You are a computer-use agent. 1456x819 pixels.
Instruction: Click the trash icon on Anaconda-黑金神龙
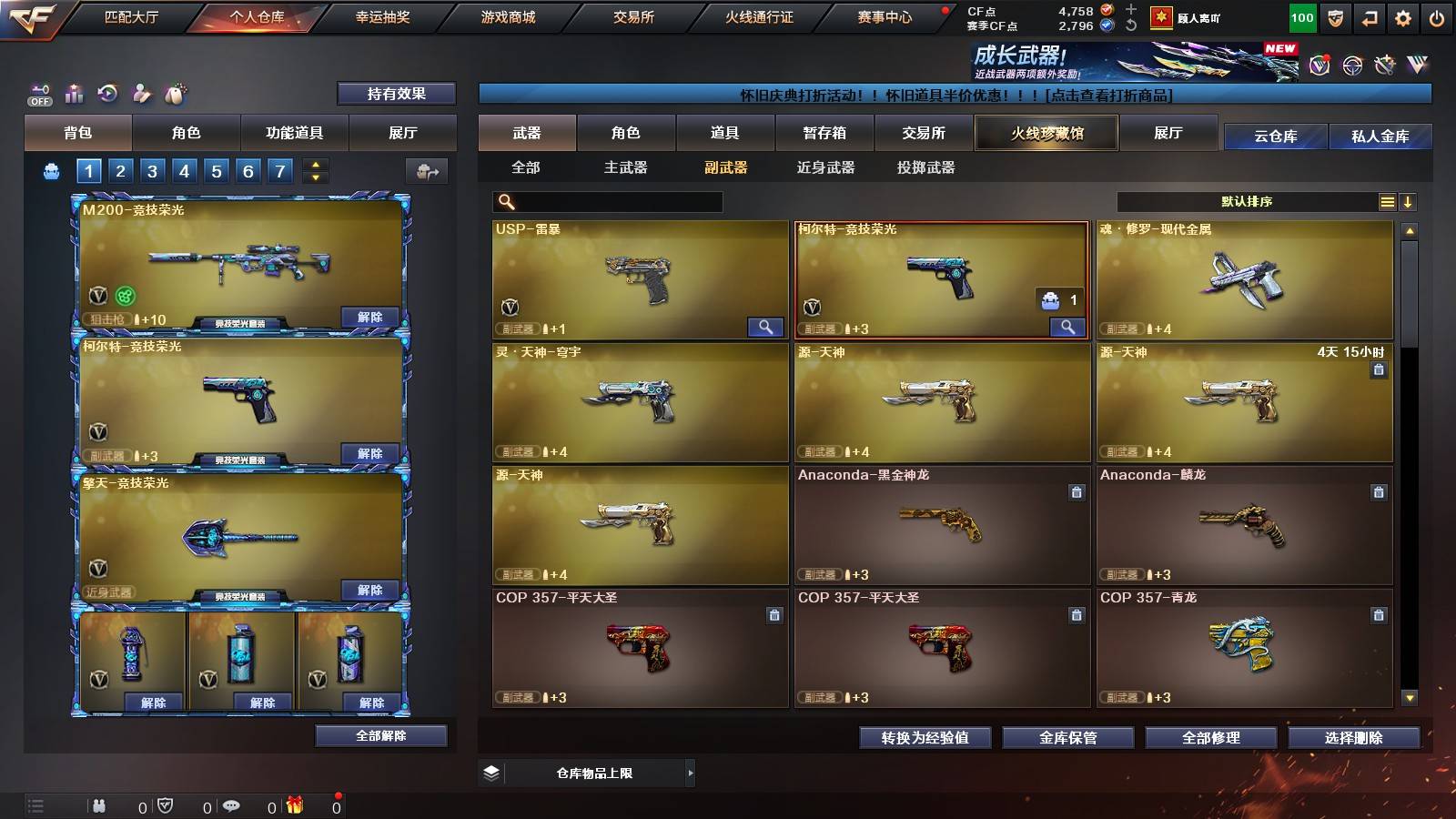(x=1076, y=492)
